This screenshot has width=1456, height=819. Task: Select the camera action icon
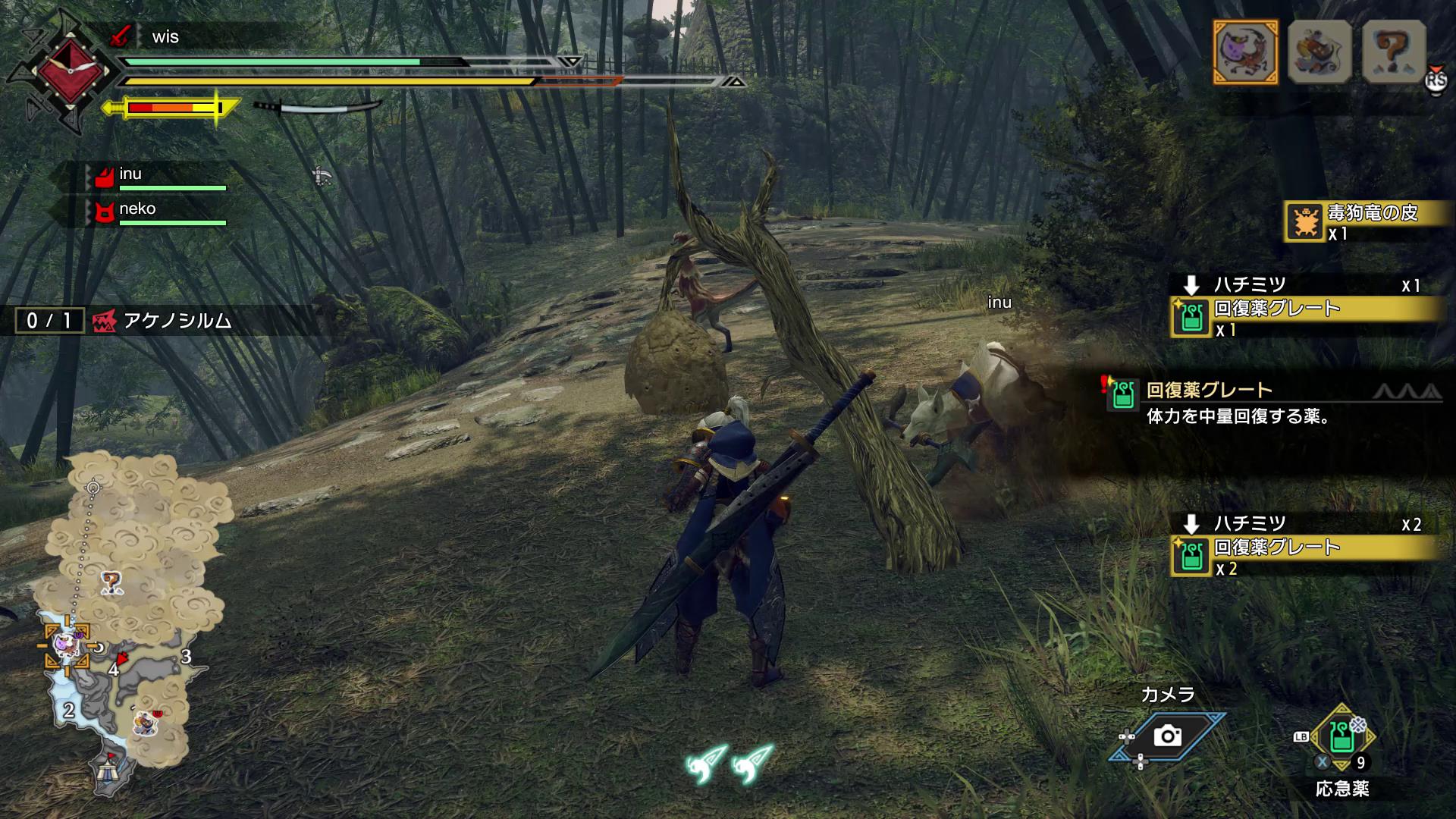pyautogui.click(x=1167, y=736)
